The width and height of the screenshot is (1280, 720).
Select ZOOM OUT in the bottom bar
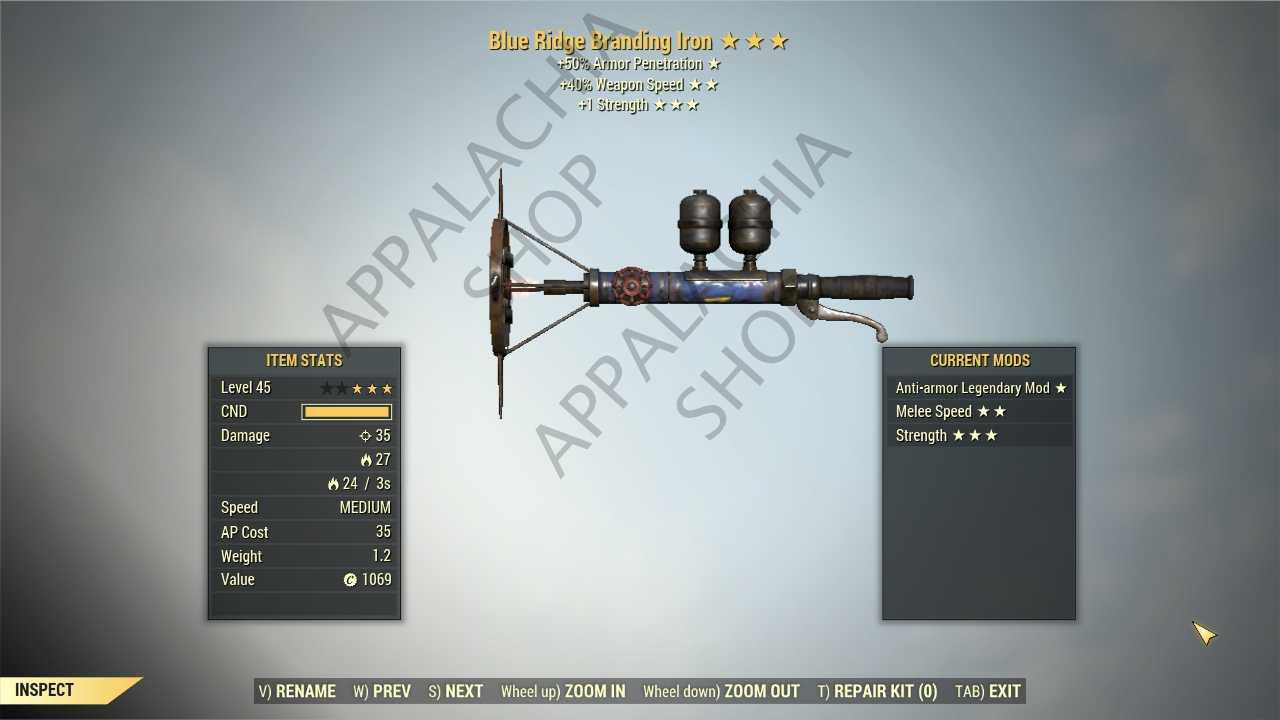pos(721,691)
